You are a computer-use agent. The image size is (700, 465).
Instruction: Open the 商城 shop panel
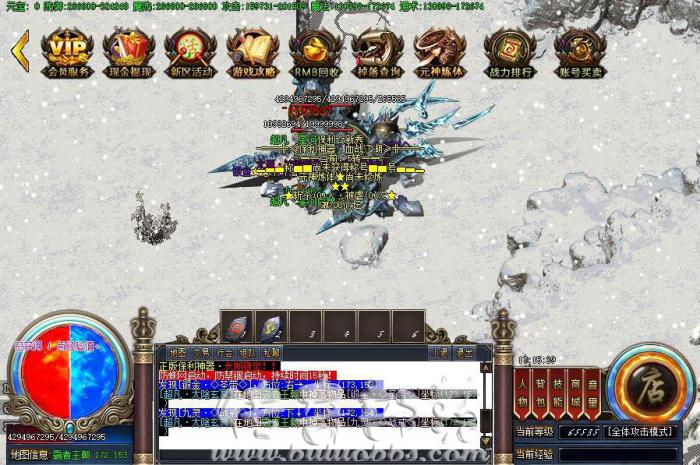(574, 391)
